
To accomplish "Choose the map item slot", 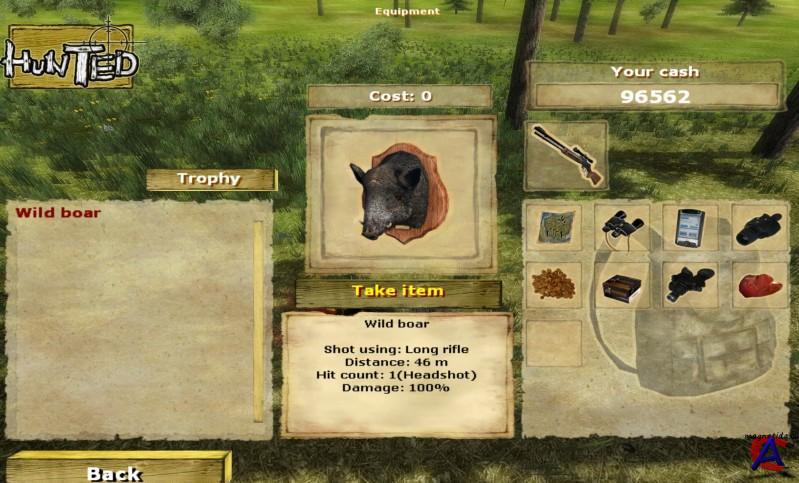I will pos(553,228).
